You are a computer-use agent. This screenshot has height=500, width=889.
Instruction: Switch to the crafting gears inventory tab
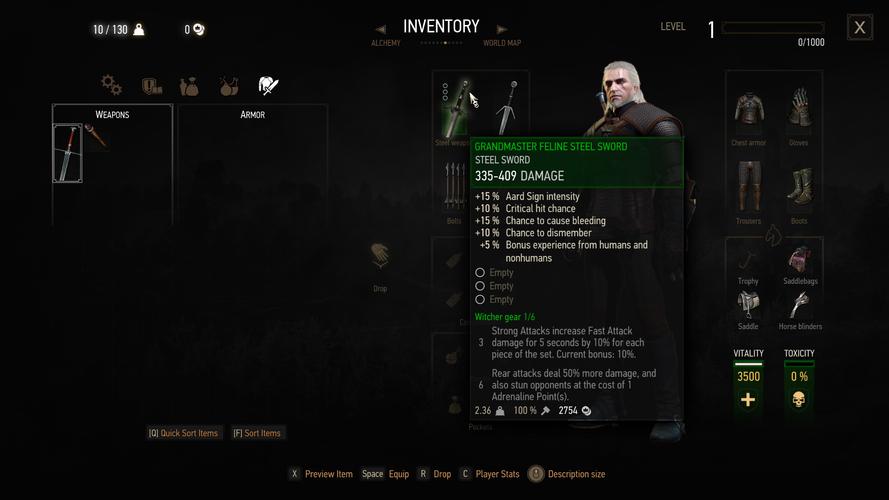click(111, 85)
